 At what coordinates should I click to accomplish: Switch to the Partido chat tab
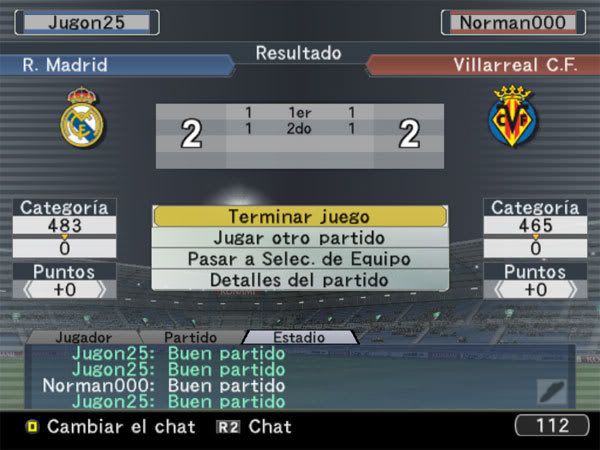(190, 338)
